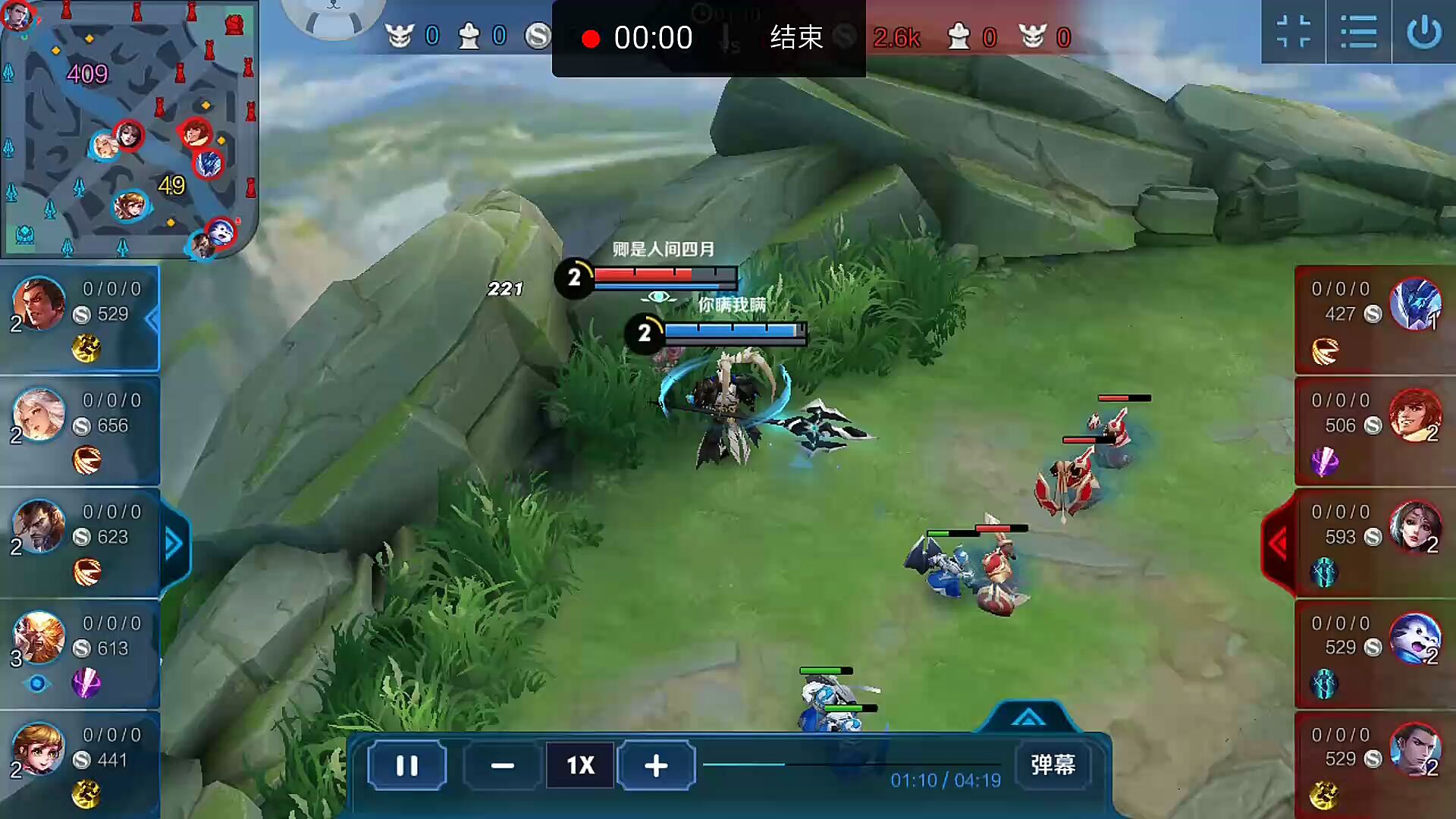1456x819 pixels.
Task: Select the red player with 427 gold
Action: [1374, 318]
